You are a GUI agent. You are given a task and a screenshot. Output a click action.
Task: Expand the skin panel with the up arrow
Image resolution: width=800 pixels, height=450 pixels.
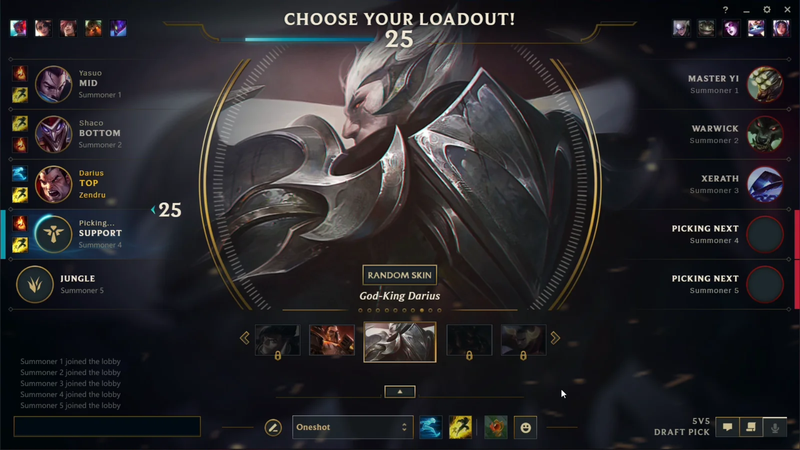click(399, 392)
